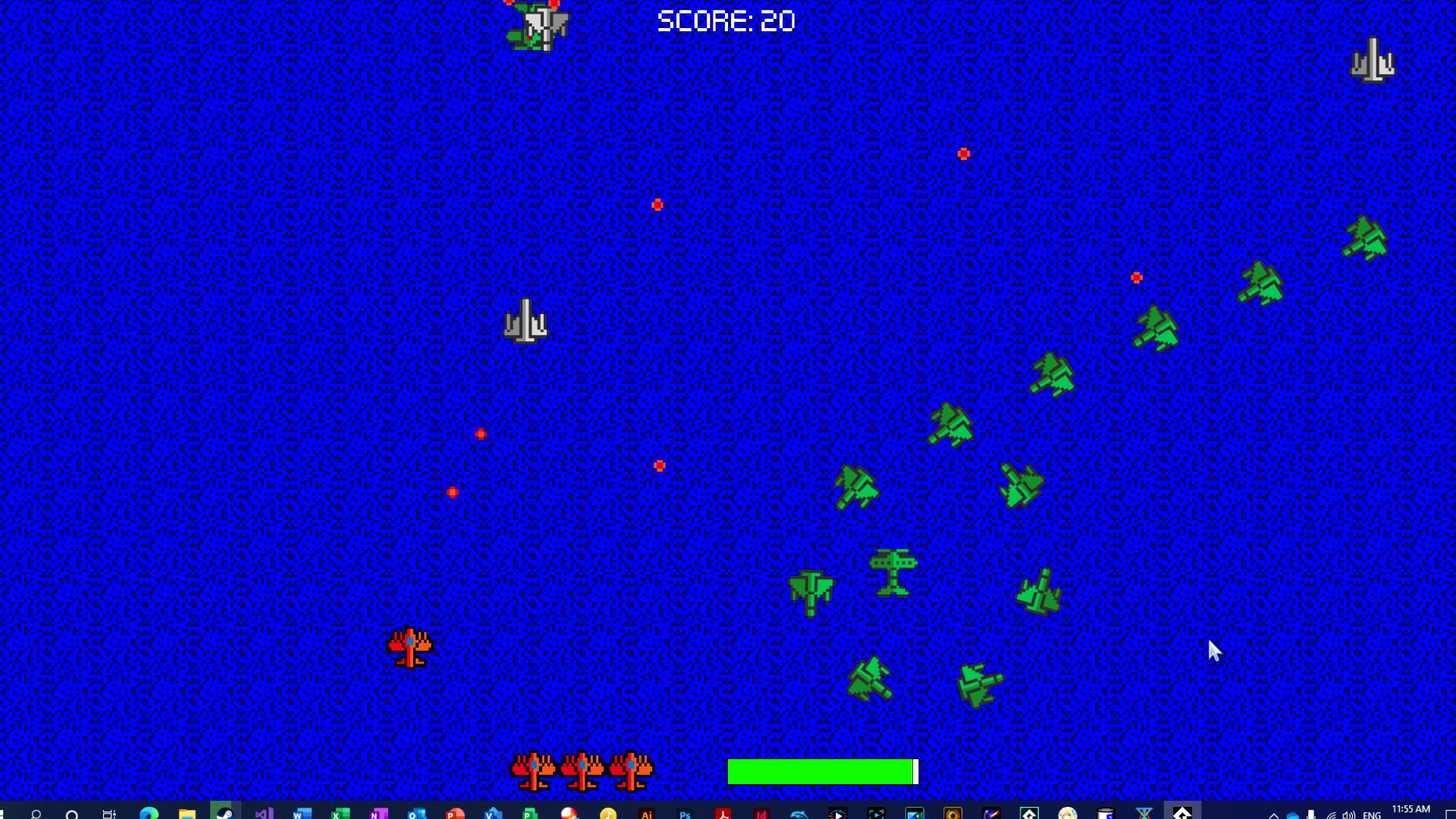Click the green health bar at the bottom
The image size is (1456, 819).
pos(819,771)
